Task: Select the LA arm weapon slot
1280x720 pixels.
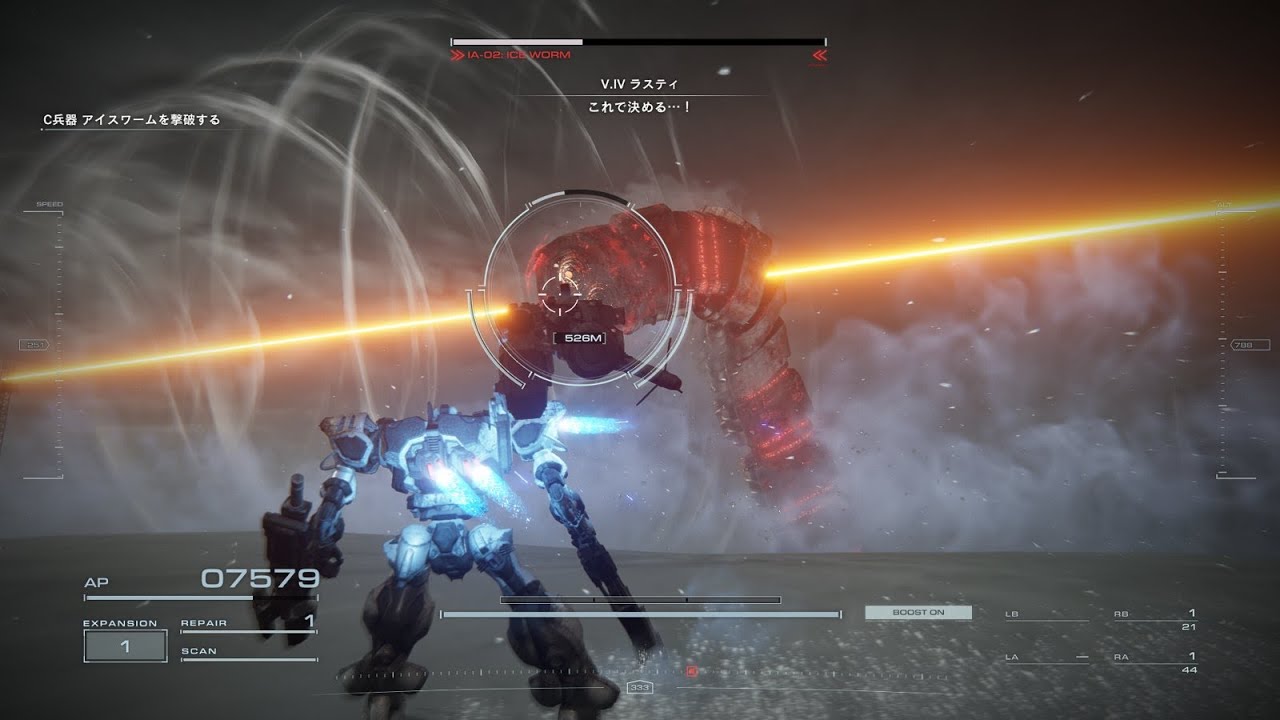Action: tap(1046, 659)
